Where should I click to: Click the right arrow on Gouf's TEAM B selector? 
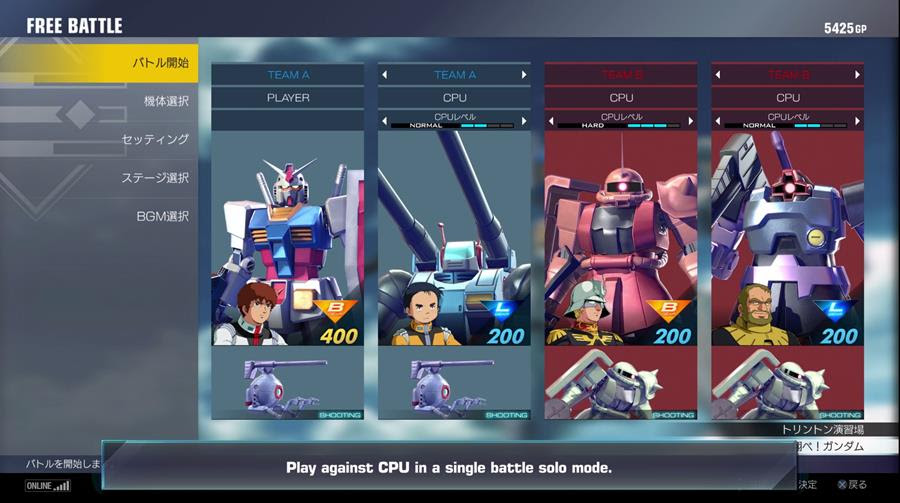click(857, 75)
